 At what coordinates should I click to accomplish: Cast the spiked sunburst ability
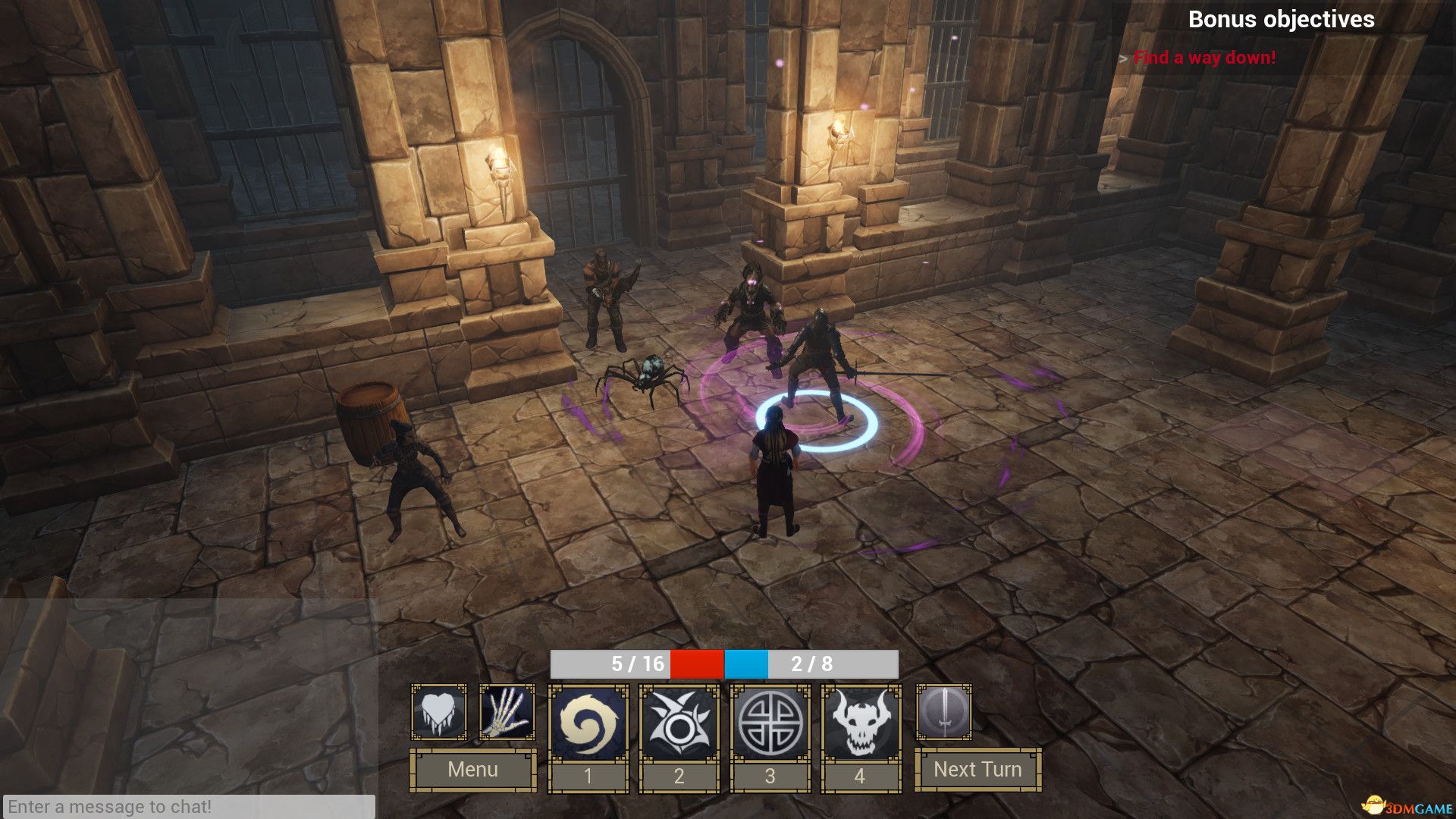[x=679, y=723]
